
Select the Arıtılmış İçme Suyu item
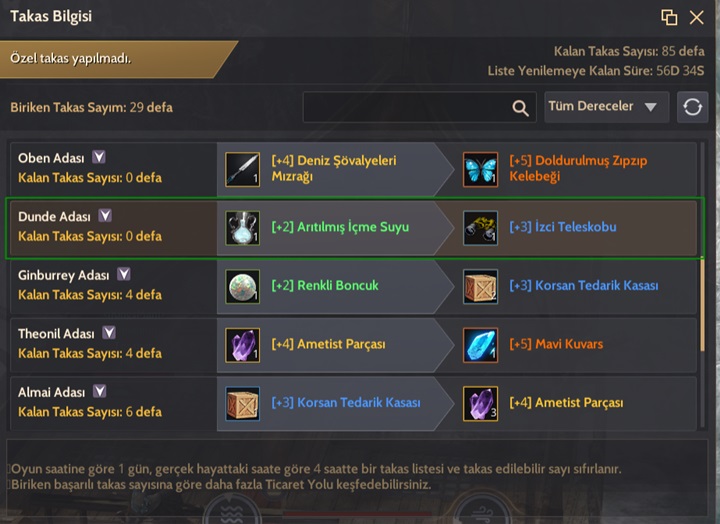pyautogui.click(x=242, y=228)
